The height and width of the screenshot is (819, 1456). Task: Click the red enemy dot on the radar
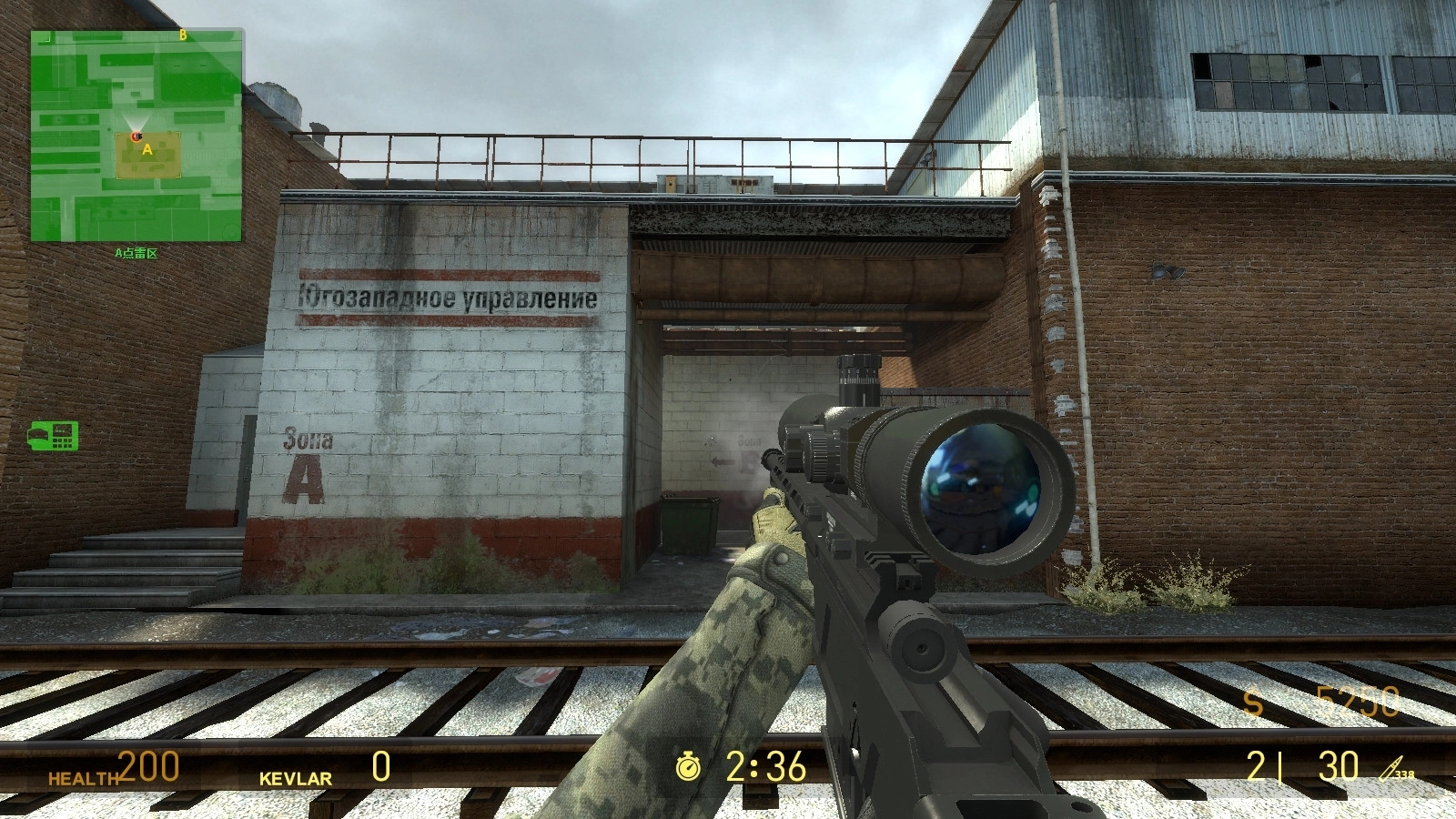[x=135, y=136]
